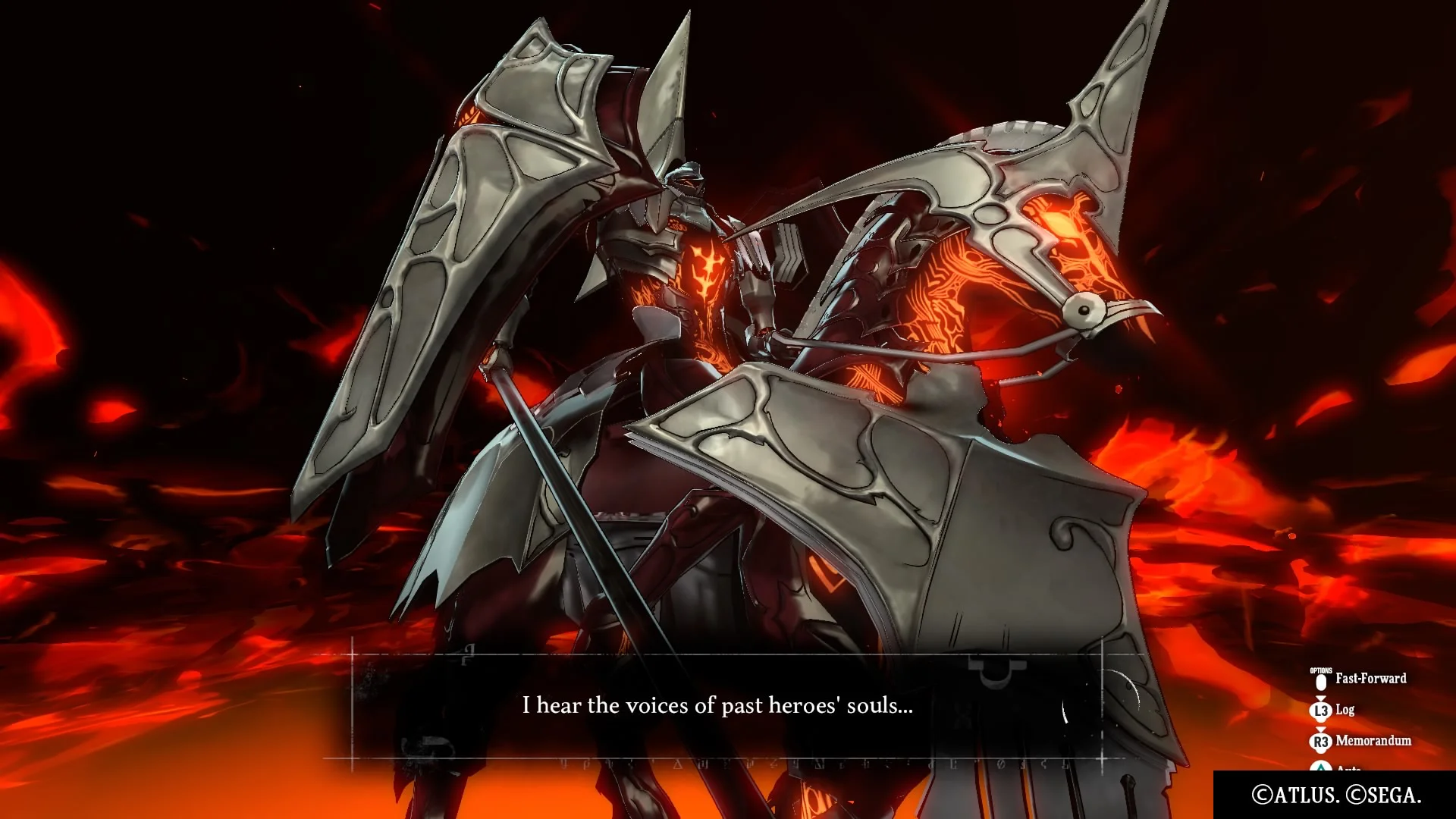Click the dialogue text to advance

point(718,705)
